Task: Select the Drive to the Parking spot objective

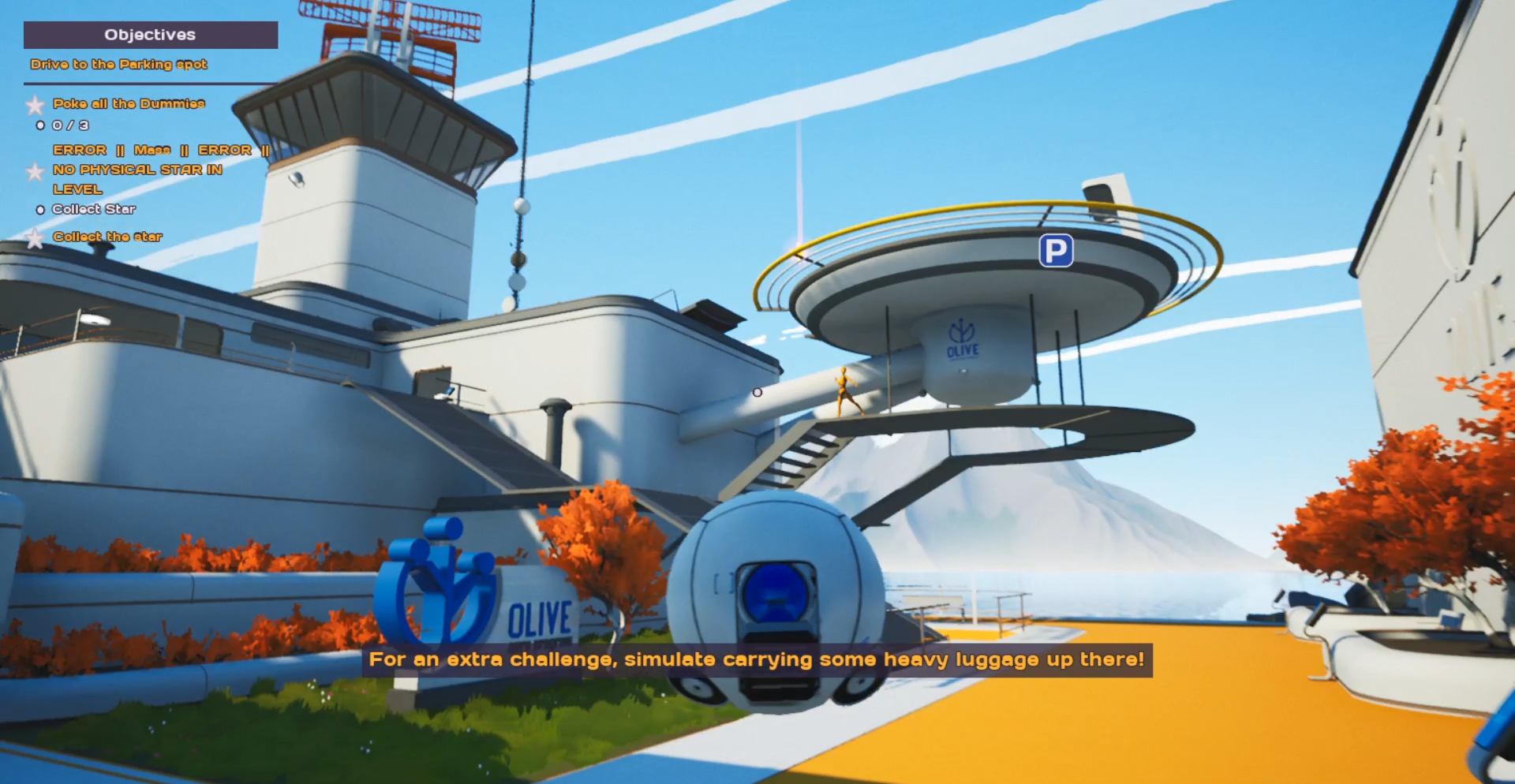Action: click(118, 64)
